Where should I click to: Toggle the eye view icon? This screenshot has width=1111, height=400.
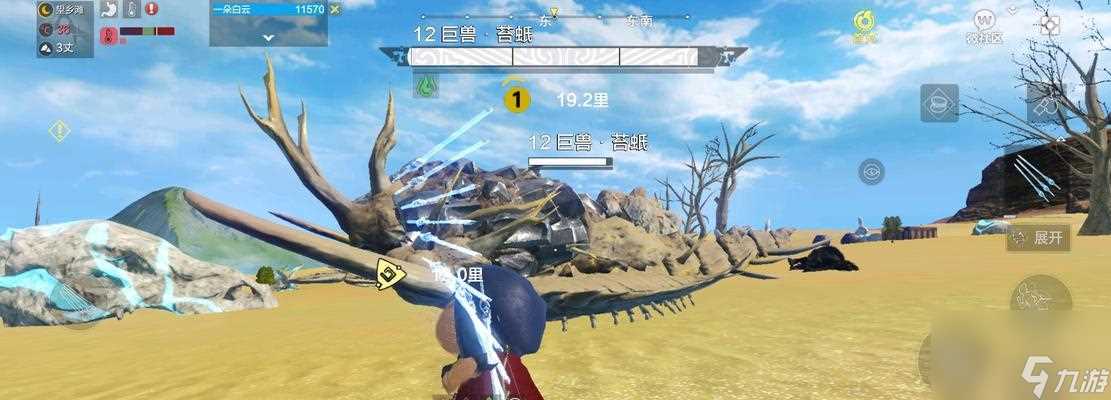[871, 172]
